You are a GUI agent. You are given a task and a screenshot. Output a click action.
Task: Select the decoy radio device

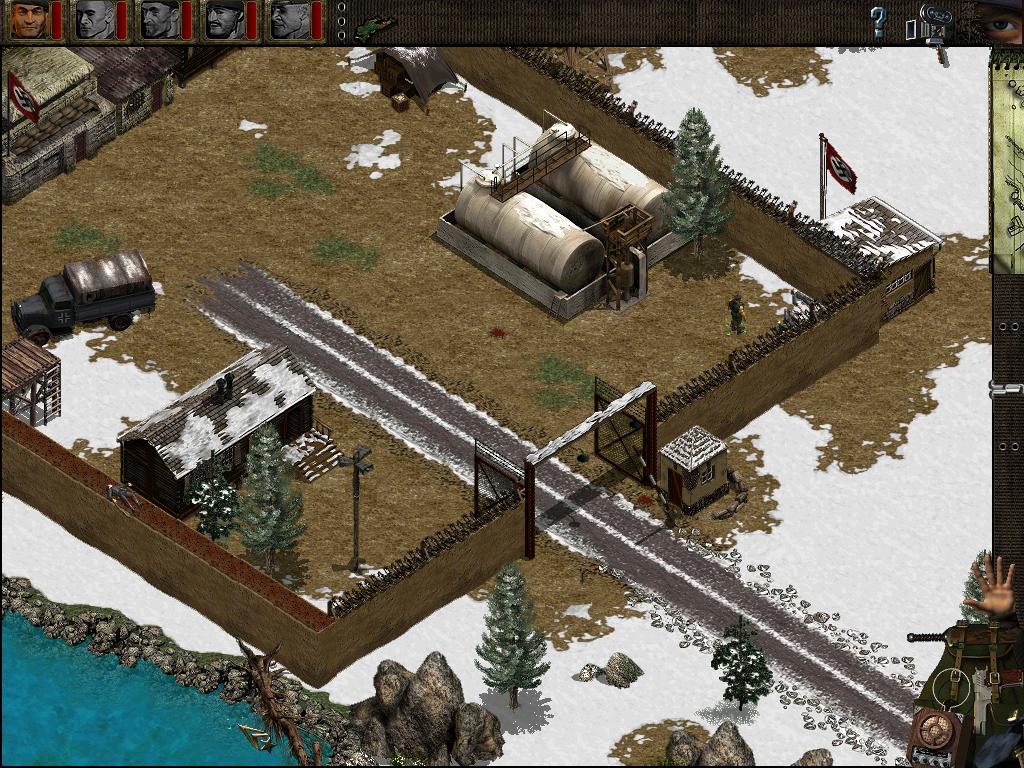pos(938,735)
